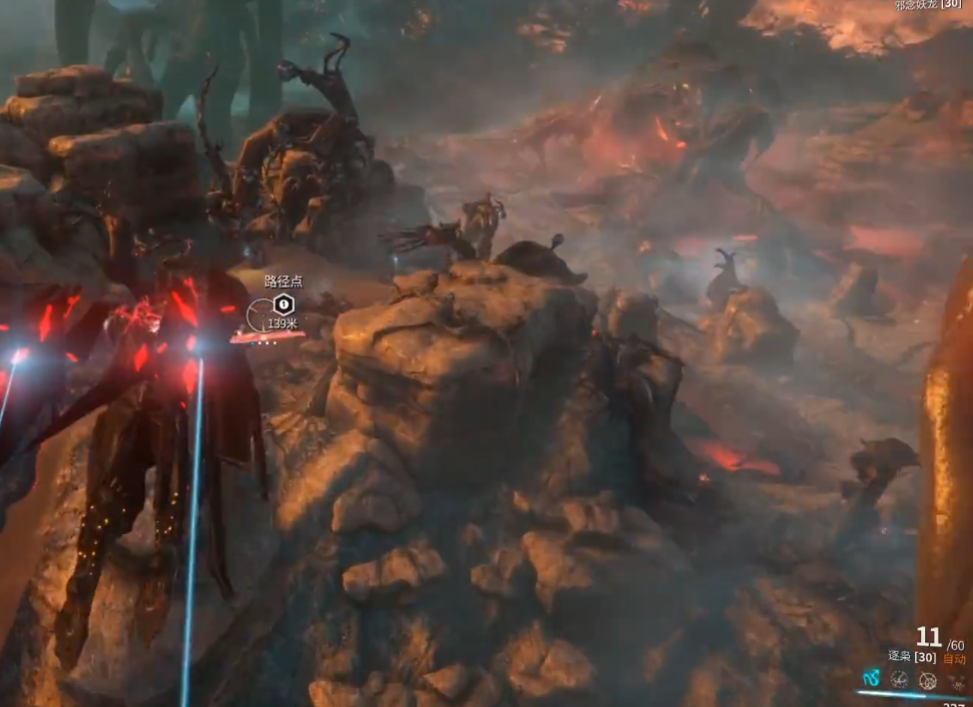973x707 pixels.
Task: Use the second ability icon with crossed lines
Action: click(899, 680)
